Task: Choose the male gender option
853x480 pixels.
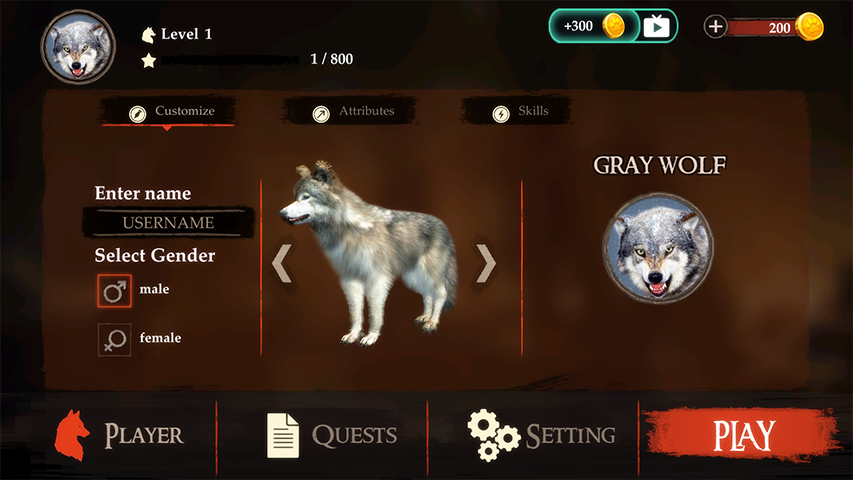Action: click(x=114, y=291)
